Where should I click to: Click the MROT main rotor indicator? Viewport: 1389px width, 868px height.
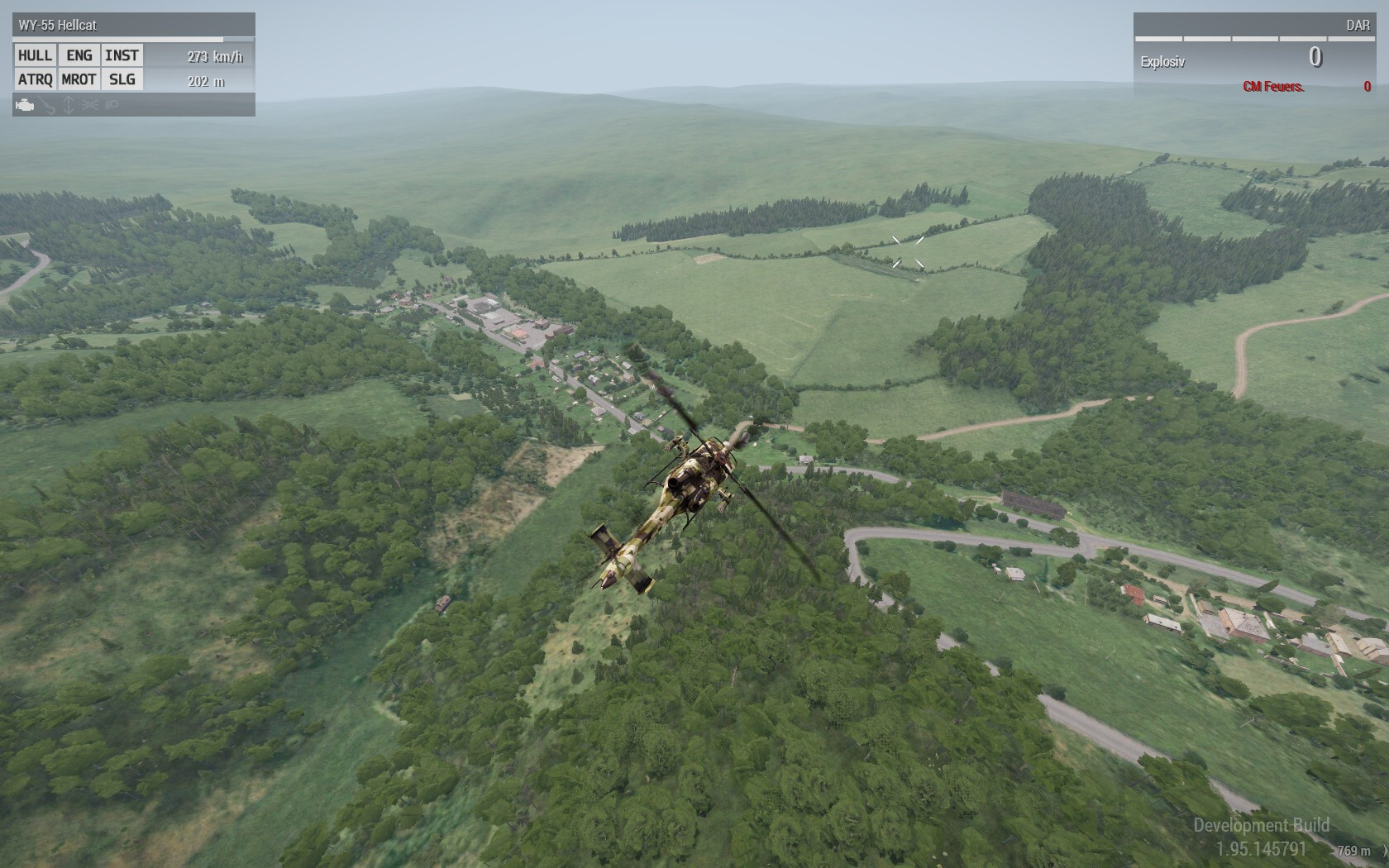[79, 79]
